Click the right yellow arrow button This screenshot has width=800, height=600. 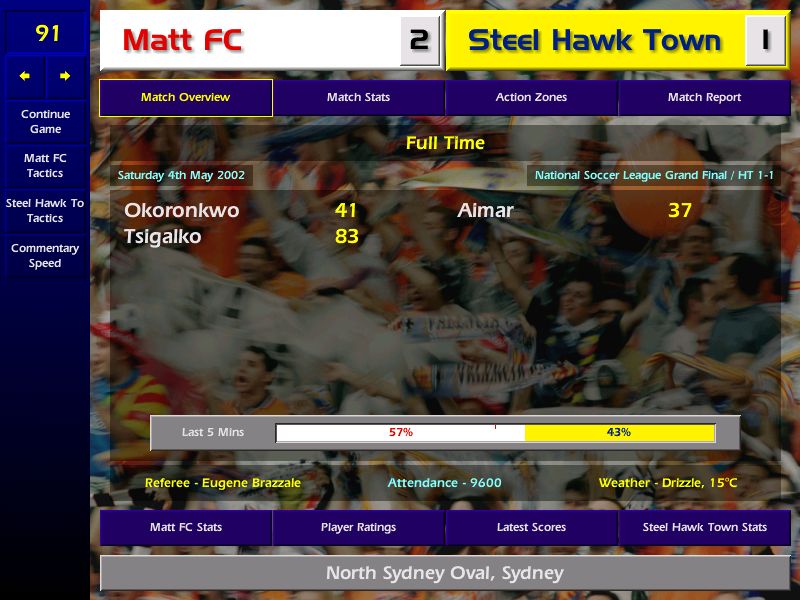(x=65, y=76)
